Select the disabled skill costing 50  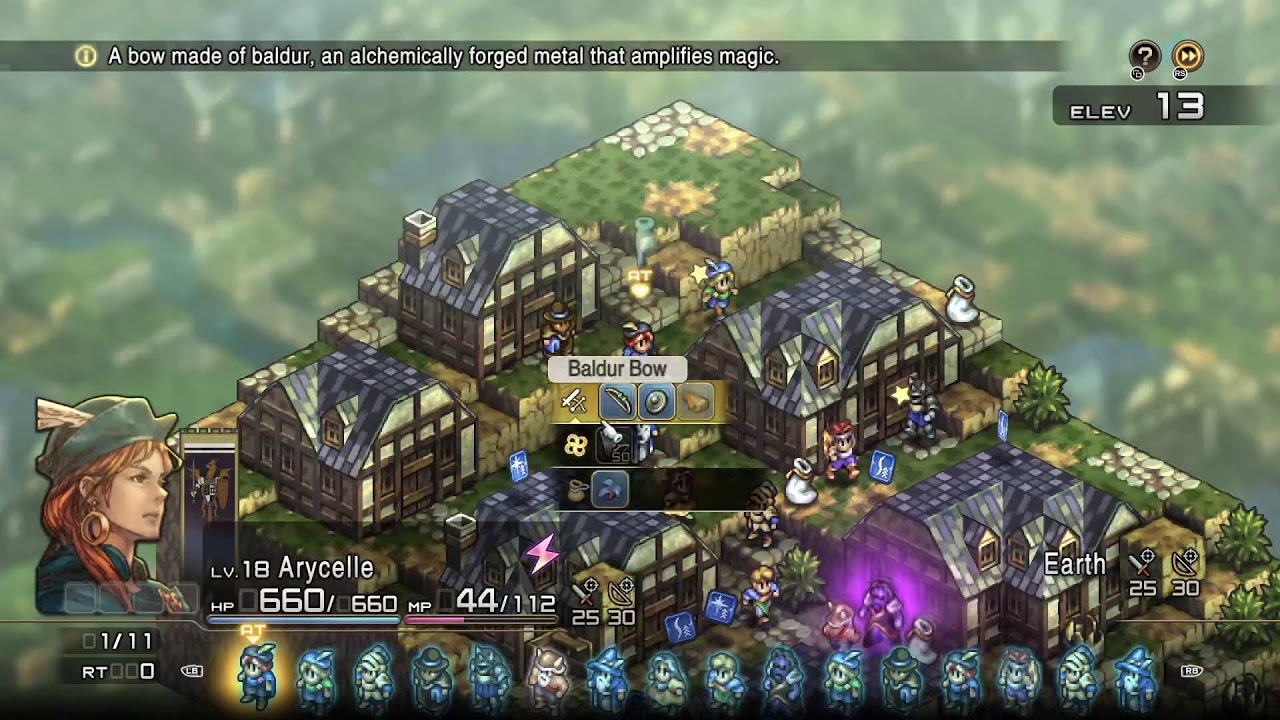coord(614,446)
